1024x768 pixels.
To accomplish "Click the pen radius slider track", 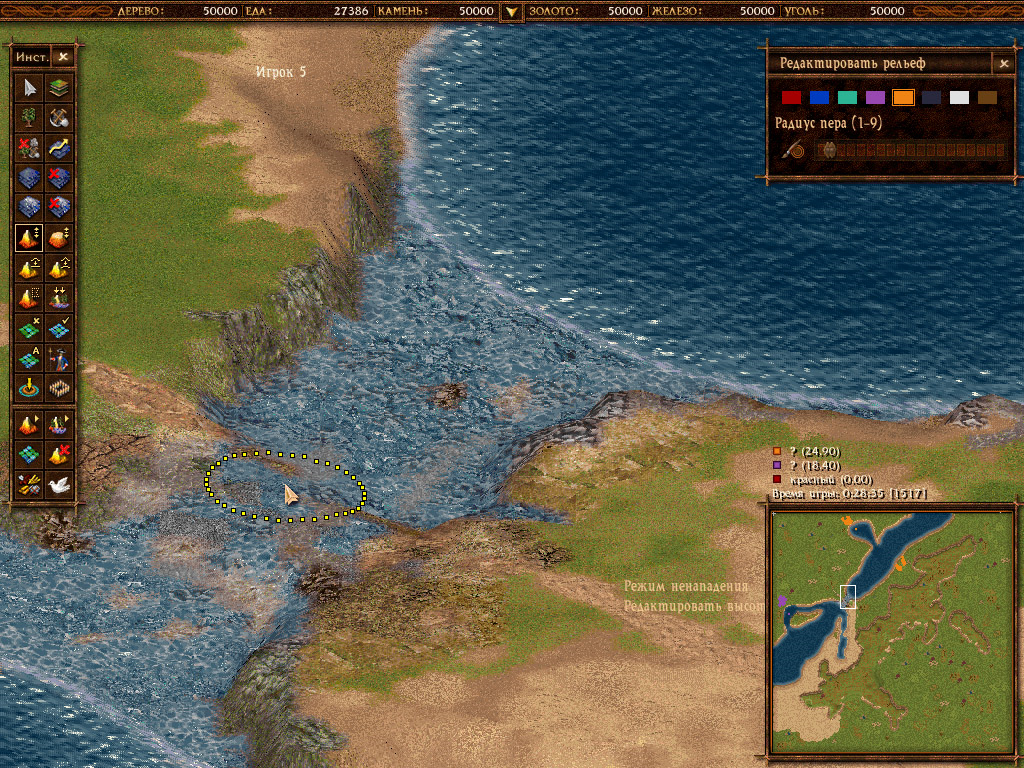I will (910, 151).
